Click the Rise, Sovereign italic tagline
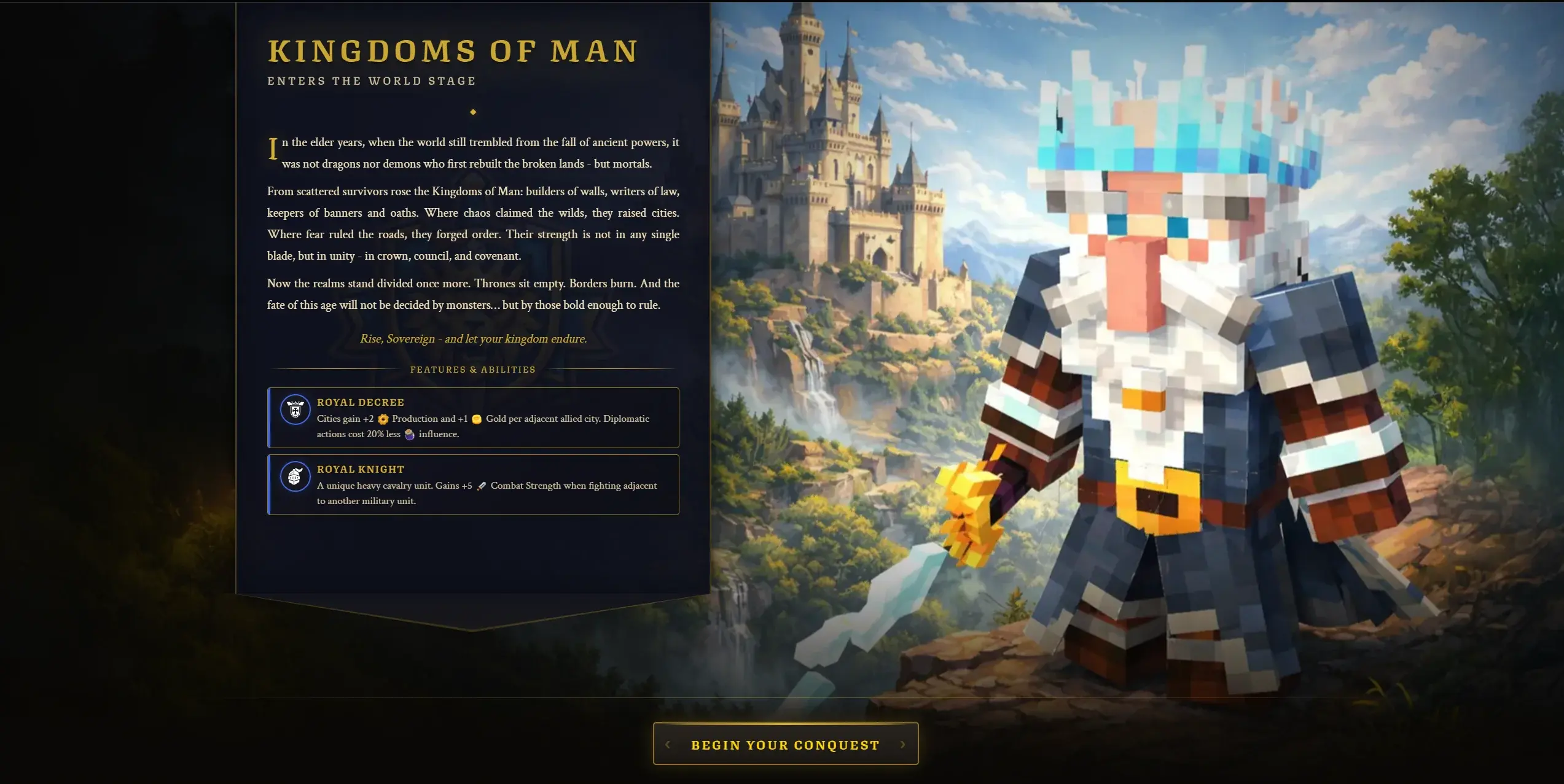1564x784 pixels. 474,338
